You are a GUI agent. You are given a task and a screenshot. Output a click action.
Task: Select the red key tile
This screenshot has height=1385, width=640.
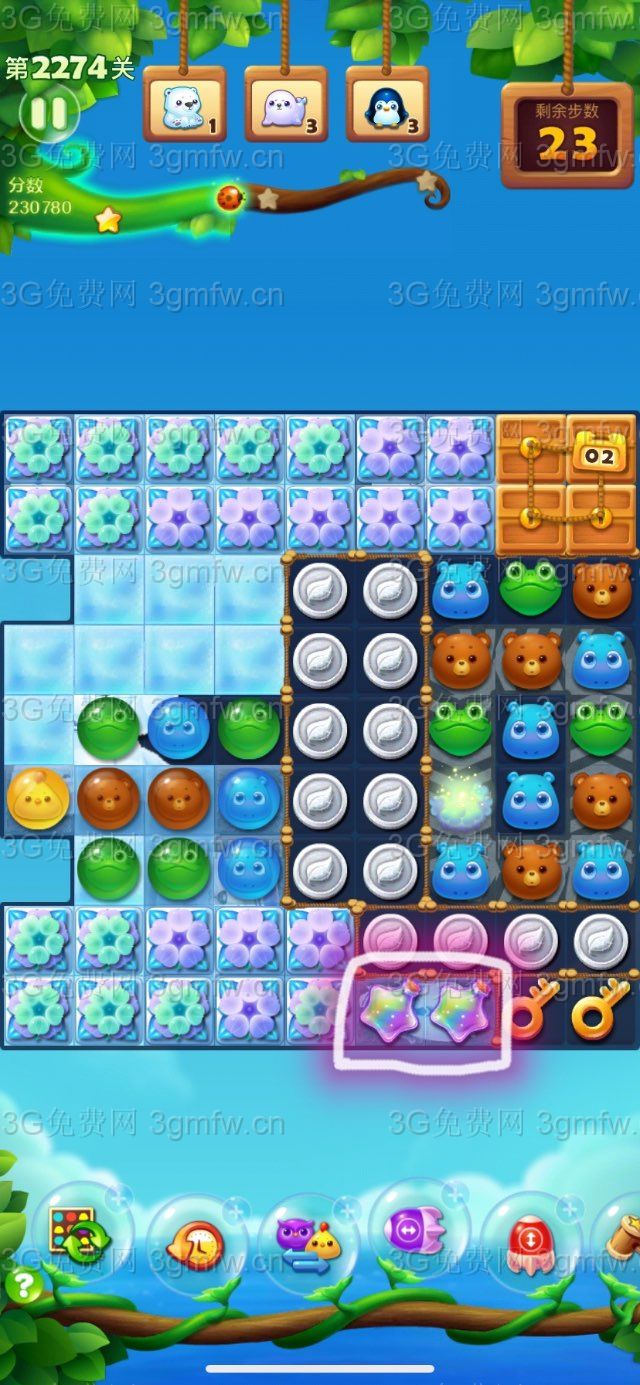tap(532, 1012)
